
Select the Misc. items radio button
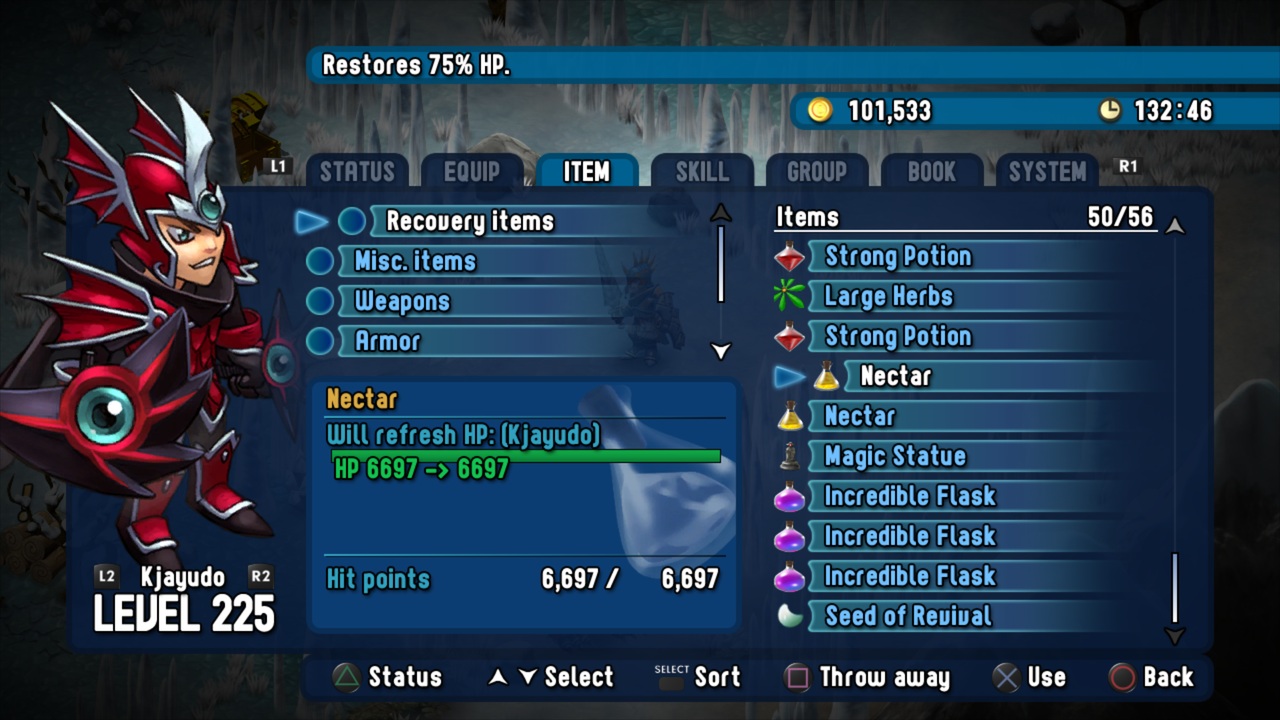[x=319, y=261]
